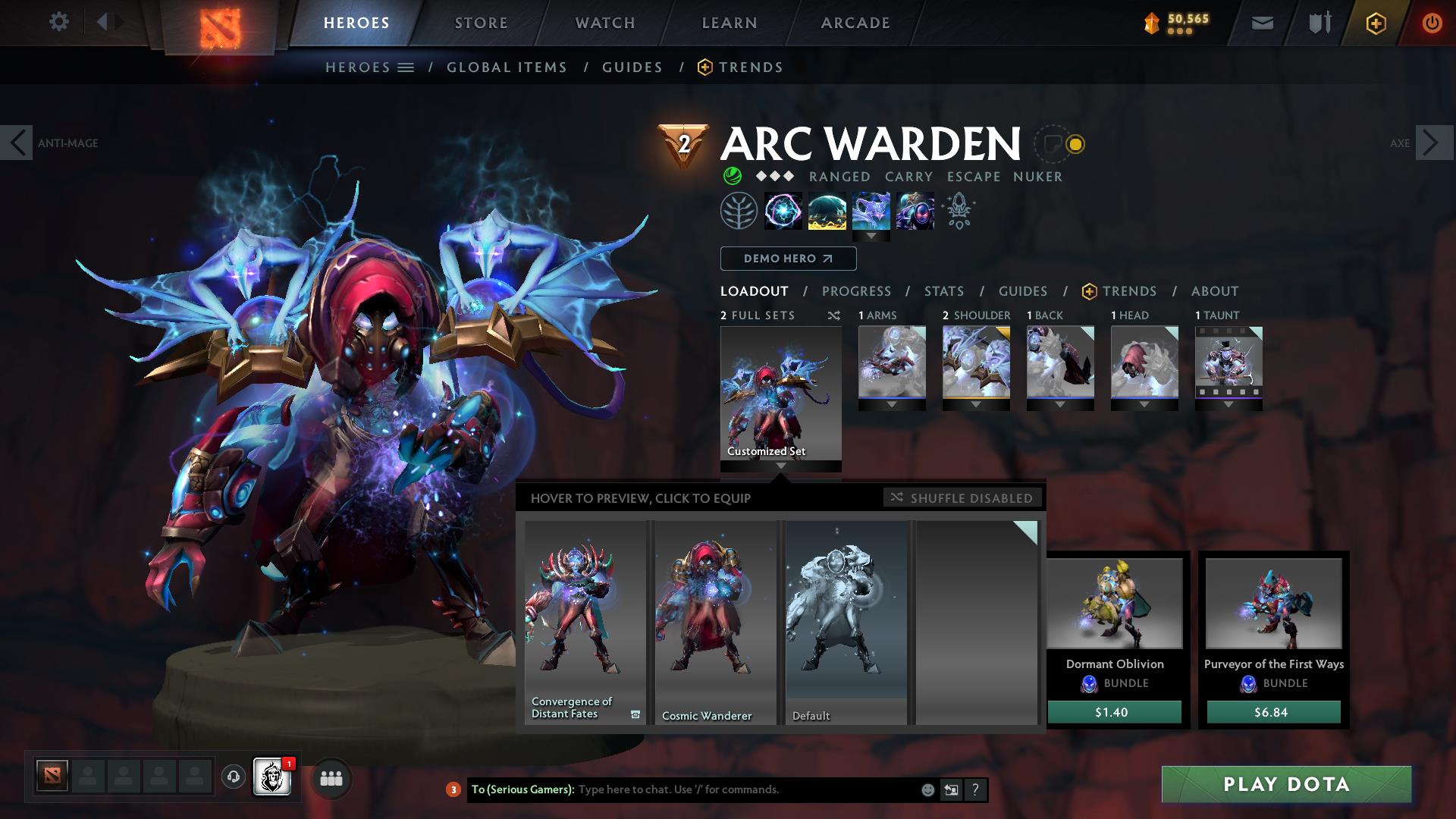Screen dimensions: 1456x819
Task: Click the Demo Hero button
Action: click(x=788, y=258)
